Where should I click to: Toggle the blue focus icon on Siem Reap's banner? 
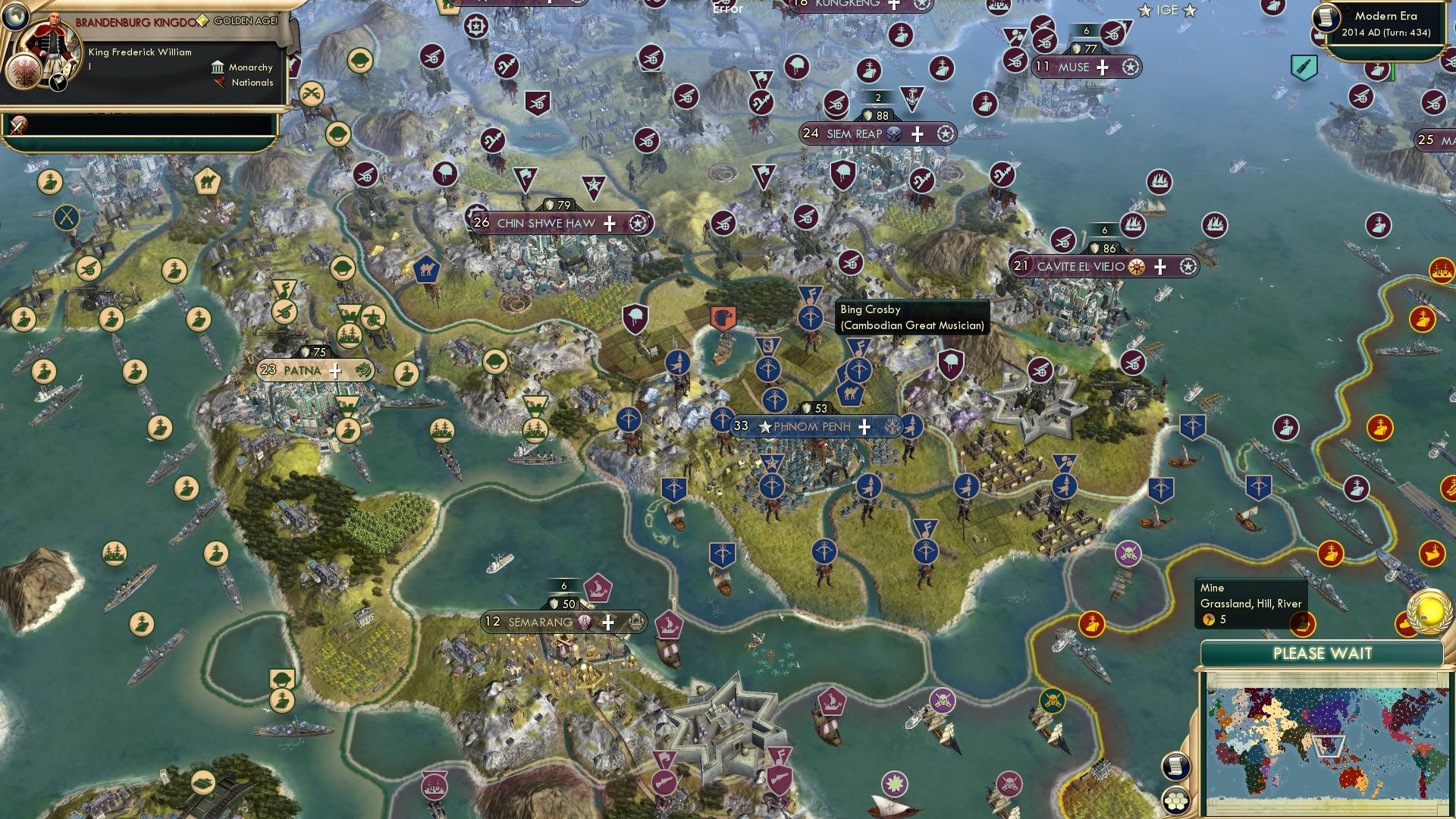pos(893,133)
